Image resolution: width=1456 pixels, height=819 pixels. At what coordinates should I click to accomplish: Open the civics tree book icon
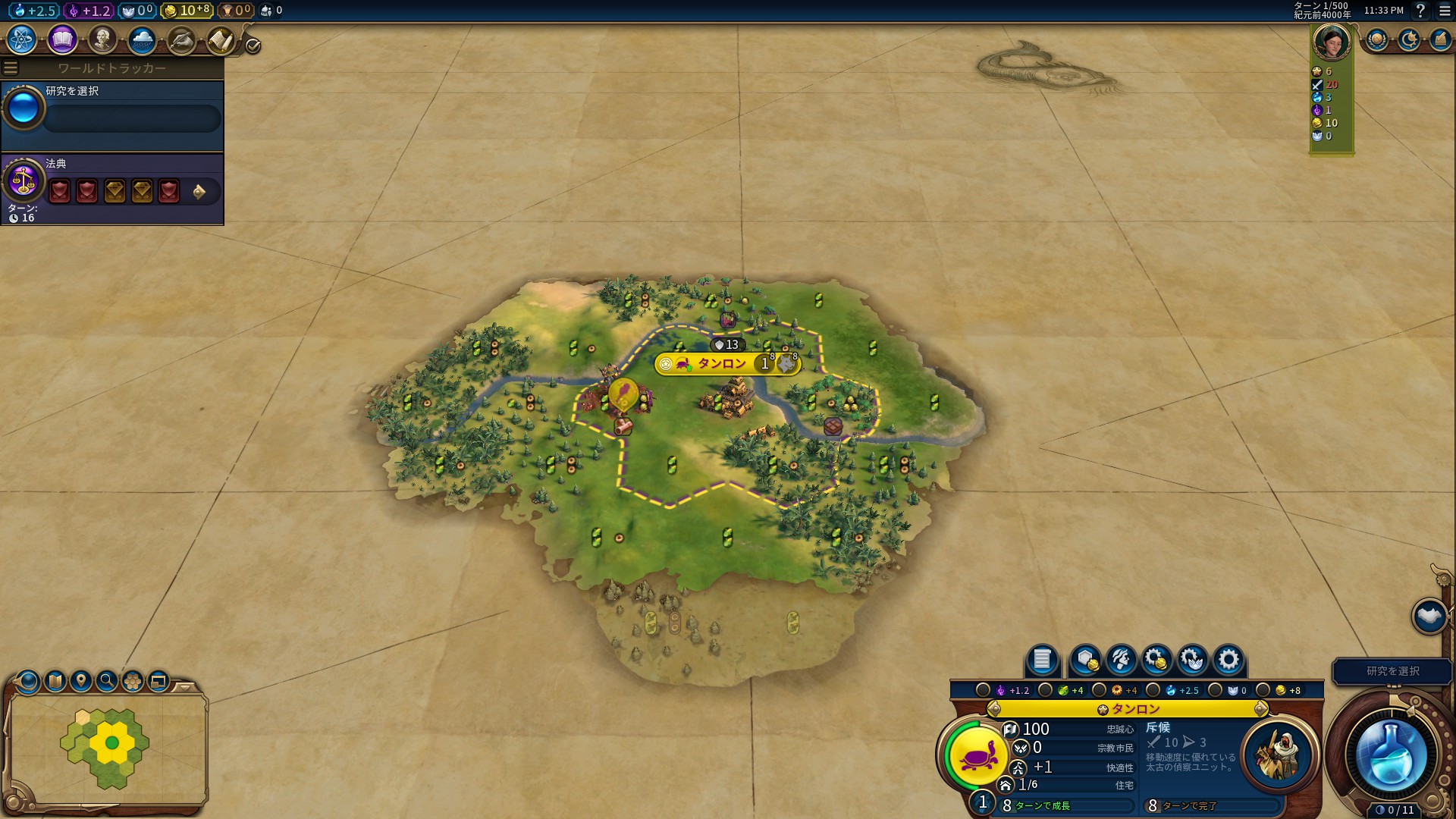(x=62, y=39)
